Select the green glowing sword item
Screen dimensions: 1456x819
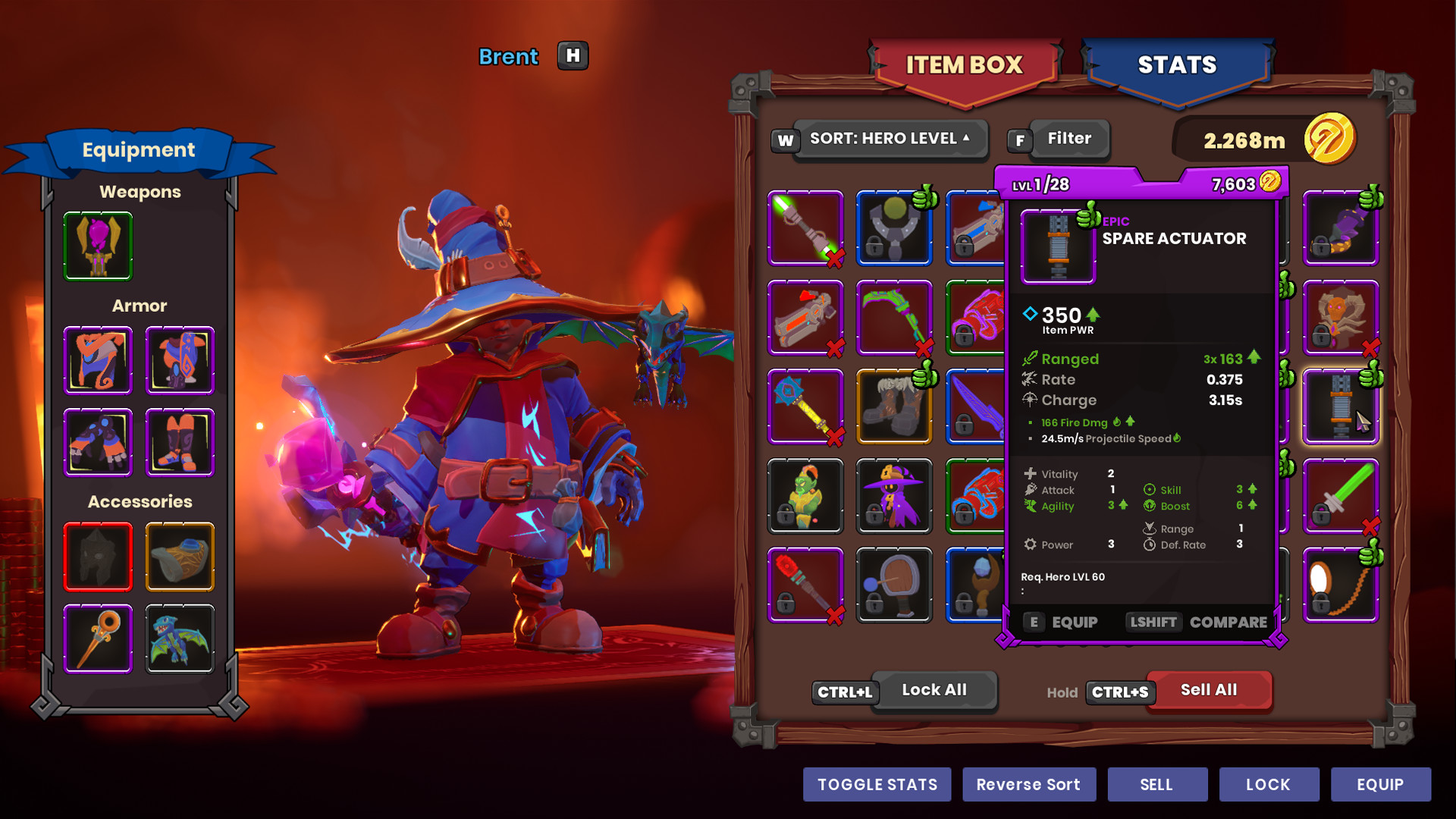coord(1341,497)
